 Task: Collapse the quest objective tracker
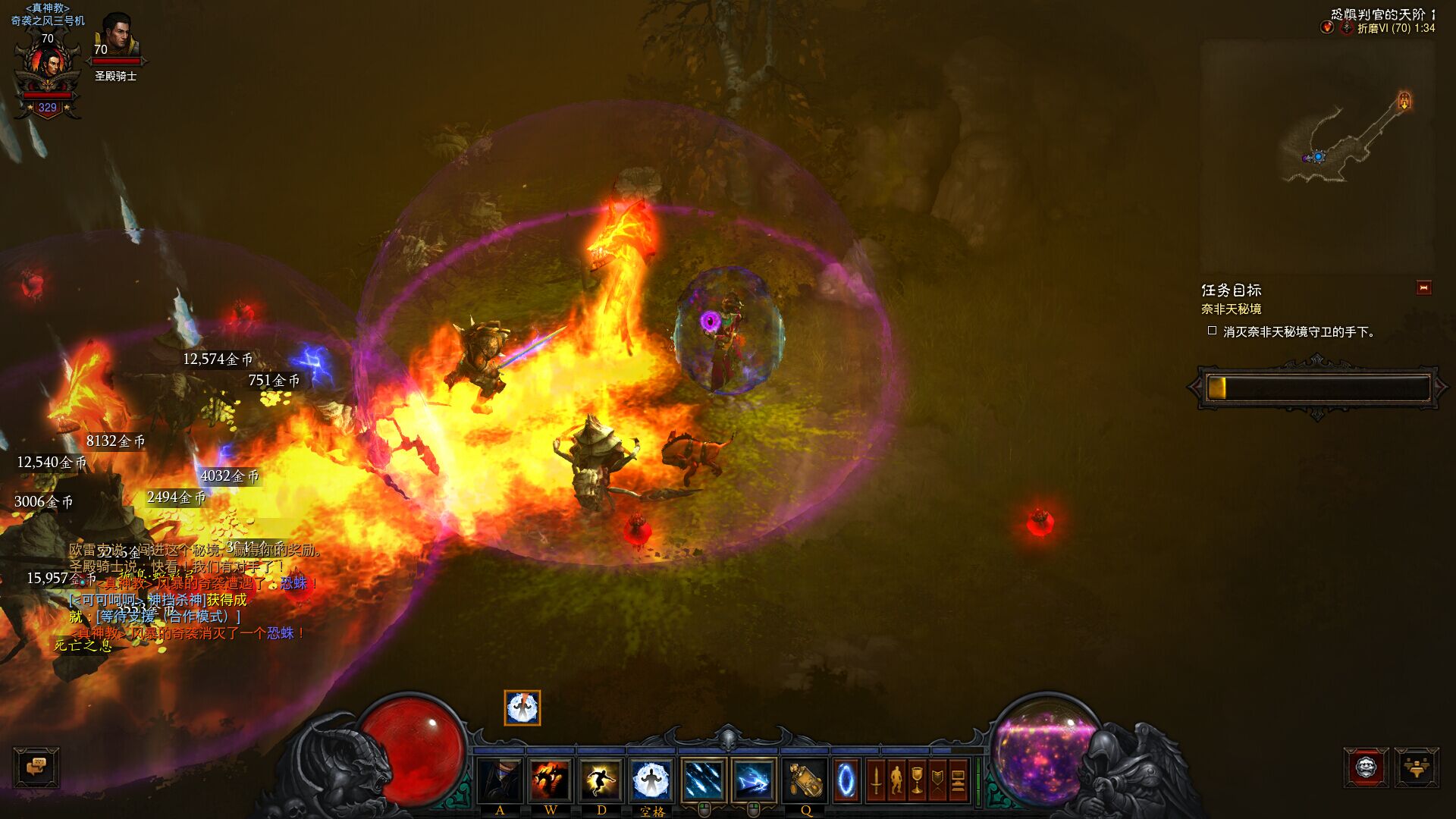click(x=1423, y=288)
